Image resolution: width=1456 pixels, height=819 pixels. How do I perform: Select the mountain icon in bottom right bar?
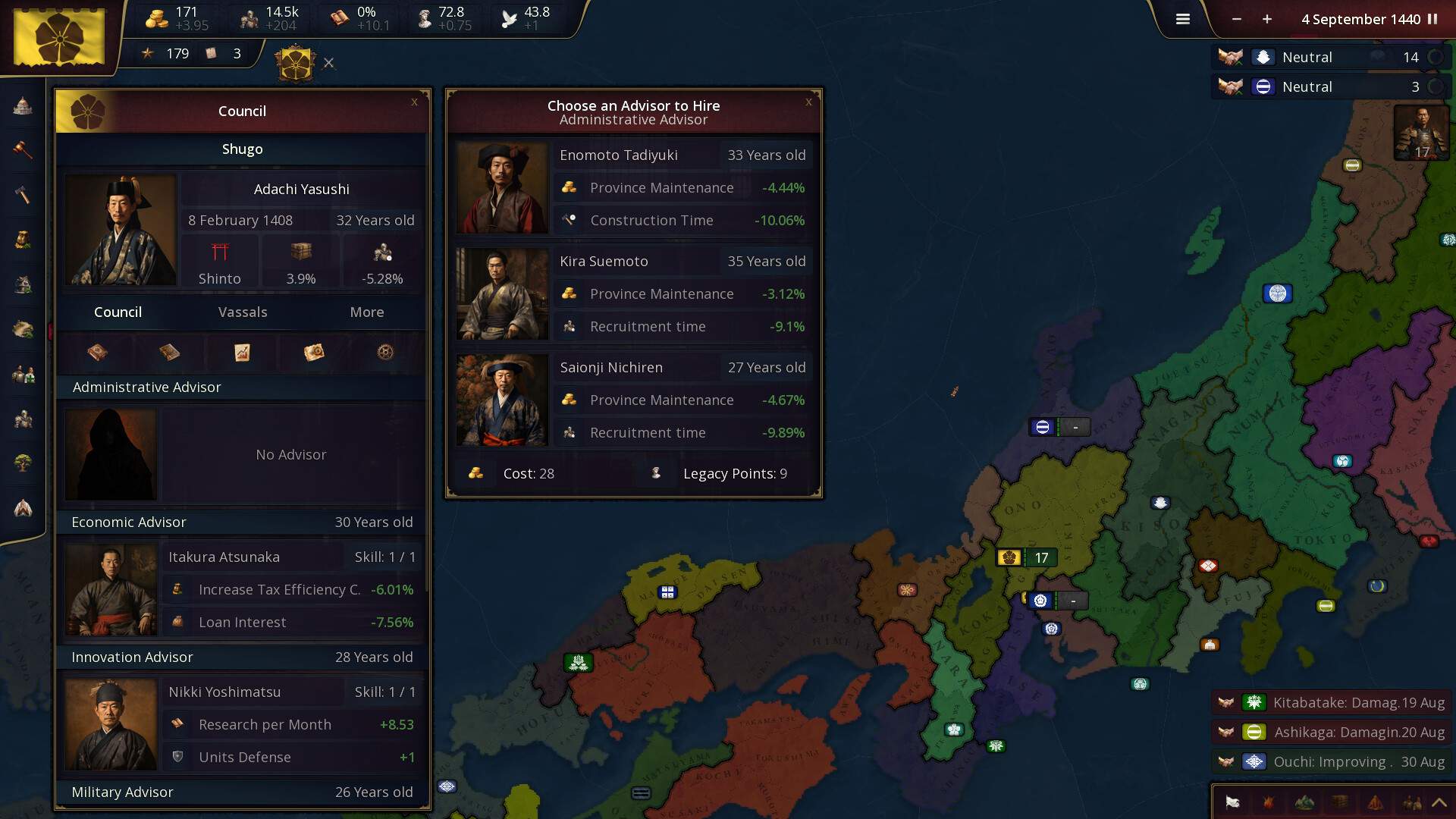click(x=1304, y=802)
